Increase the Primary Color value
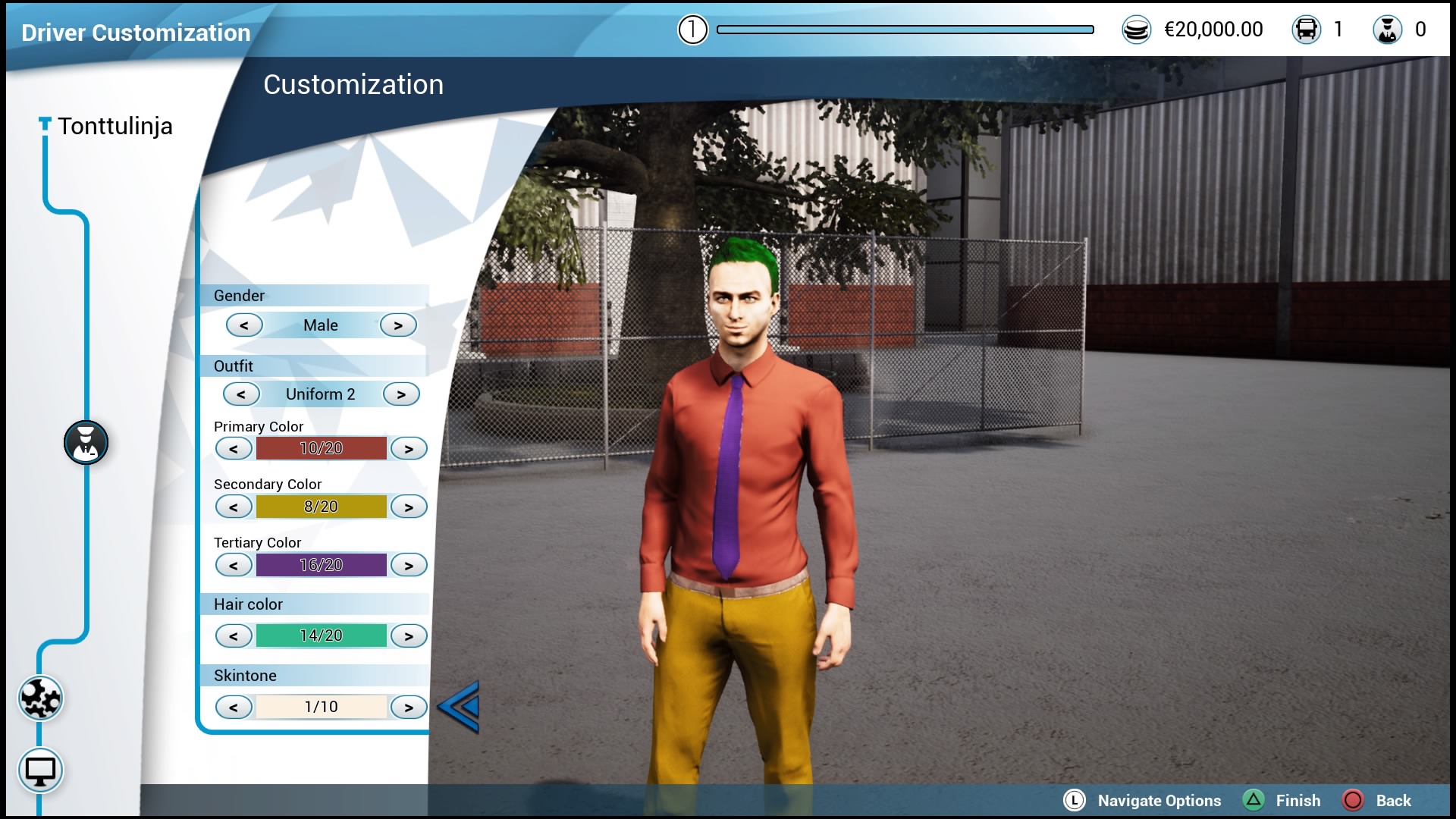The width and height of the screenshot is (1456, 819). 409,449
